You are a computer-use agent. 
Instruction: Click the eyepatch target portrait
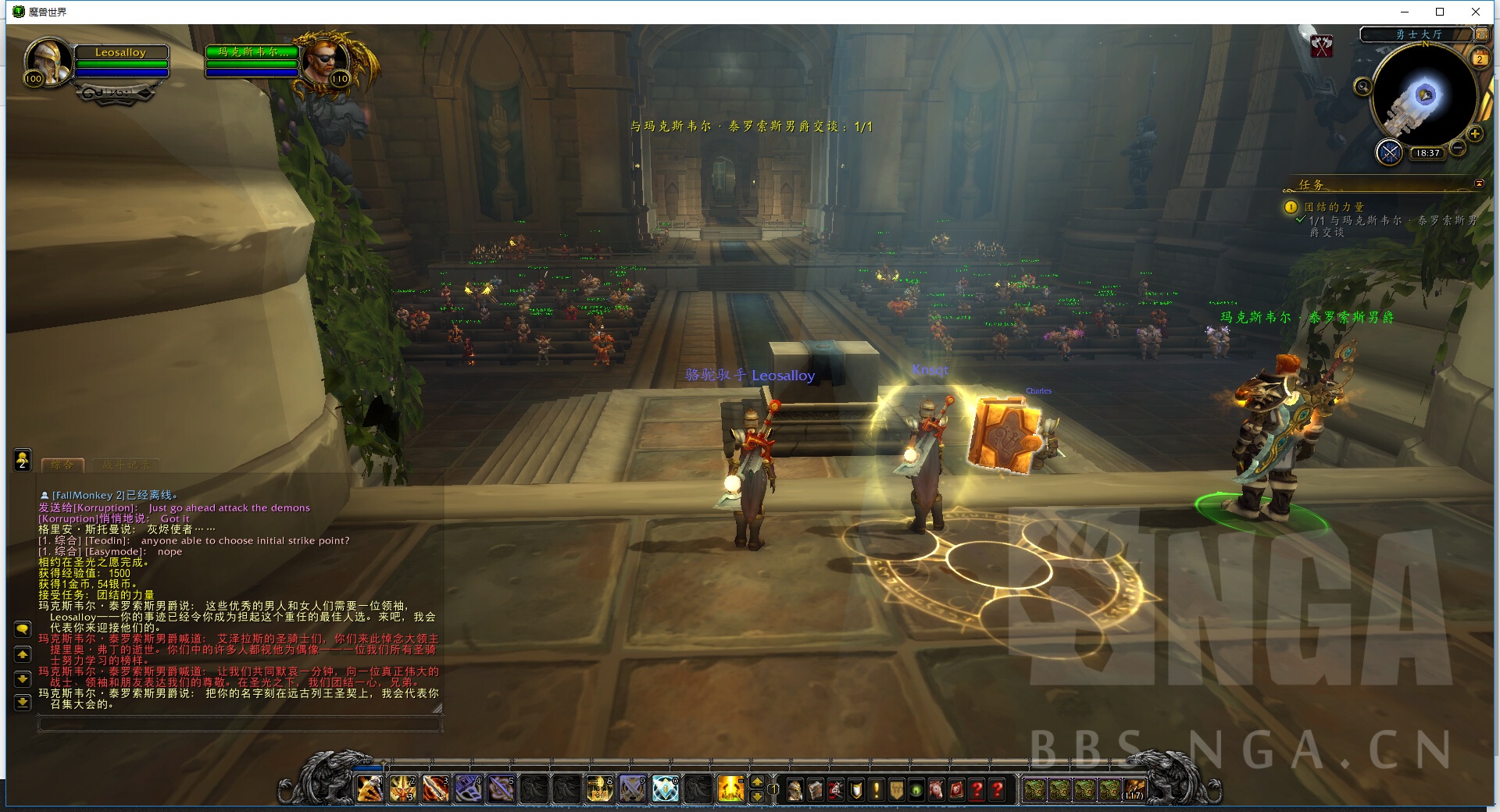click(x=325, y=61)
